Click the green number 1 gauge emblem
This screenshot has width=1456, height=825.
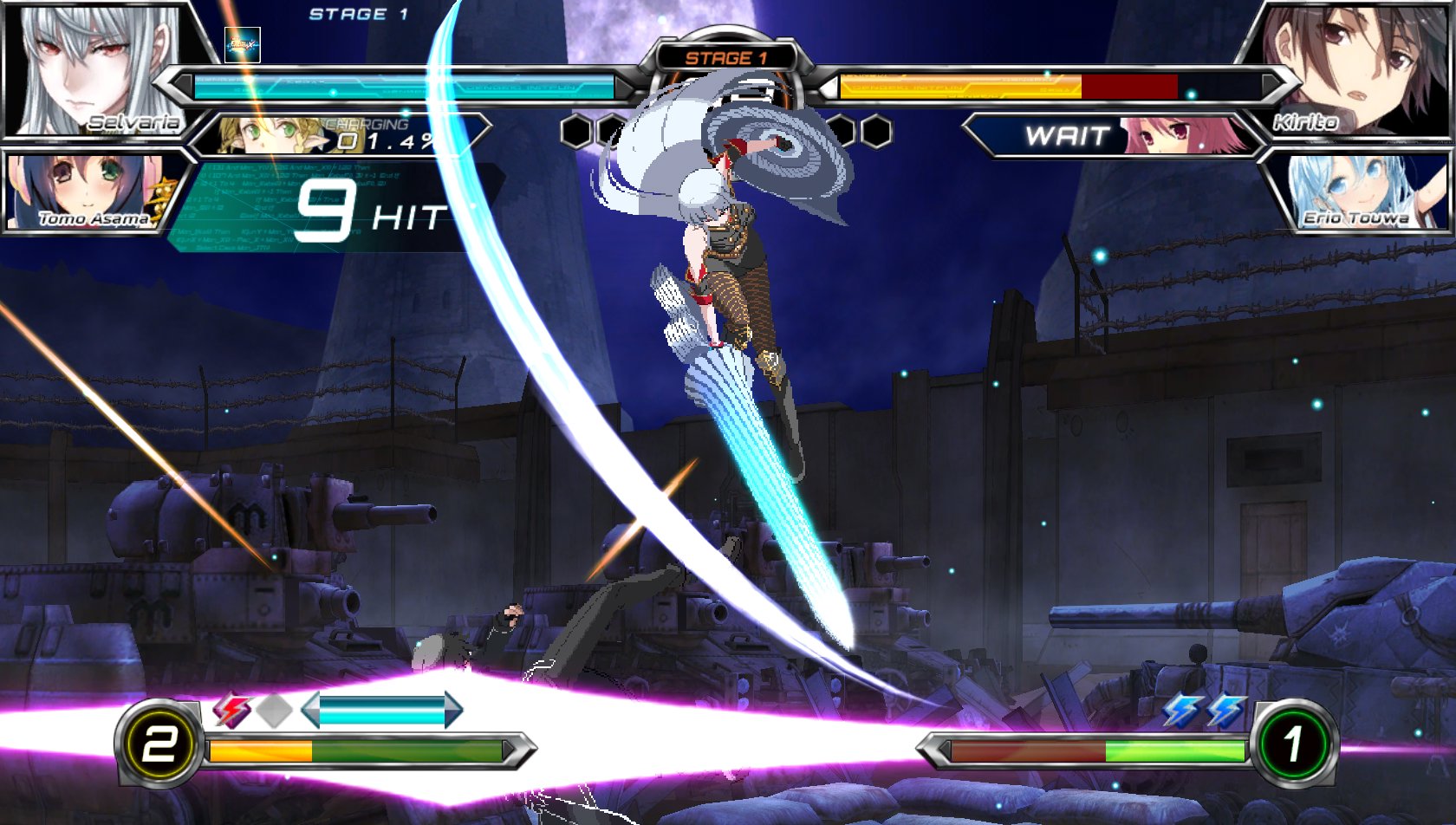point(1293,744)
